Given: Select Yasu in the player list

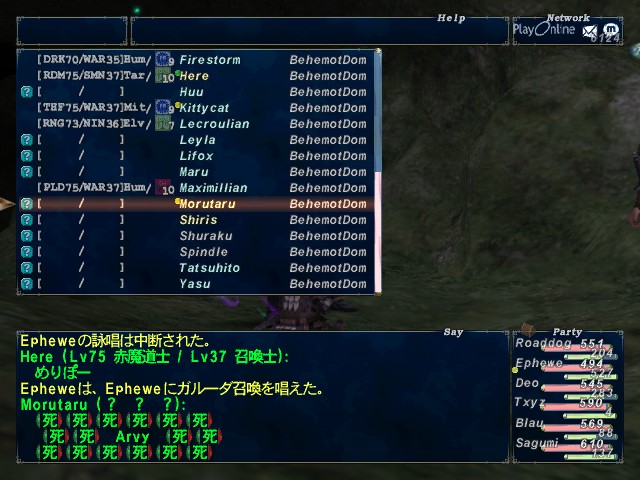Looking at the screenshot, I should click(x=194, y=284).
